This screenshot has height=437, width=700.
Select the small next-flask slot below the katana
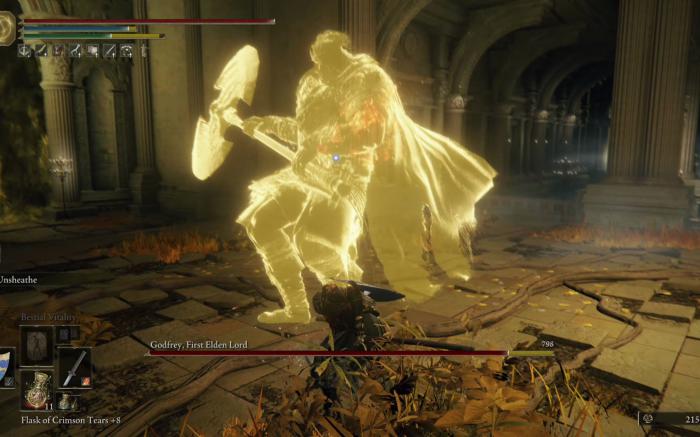point(66,400)
